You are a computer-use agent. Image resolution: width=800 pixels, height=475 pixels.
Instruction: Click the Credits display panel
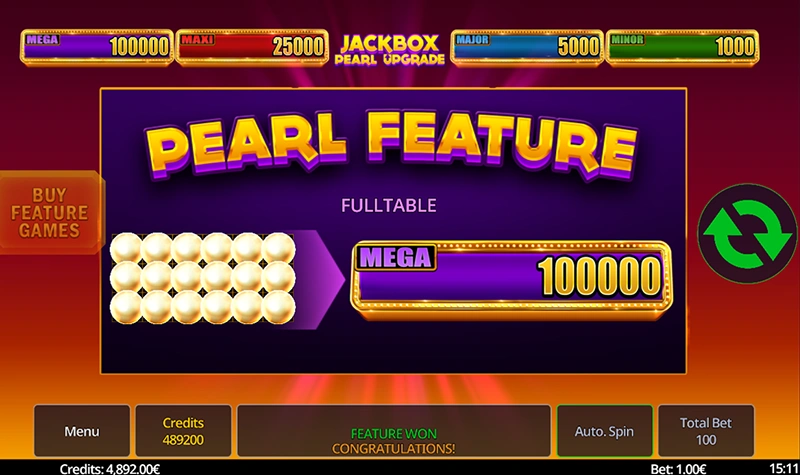183,431
